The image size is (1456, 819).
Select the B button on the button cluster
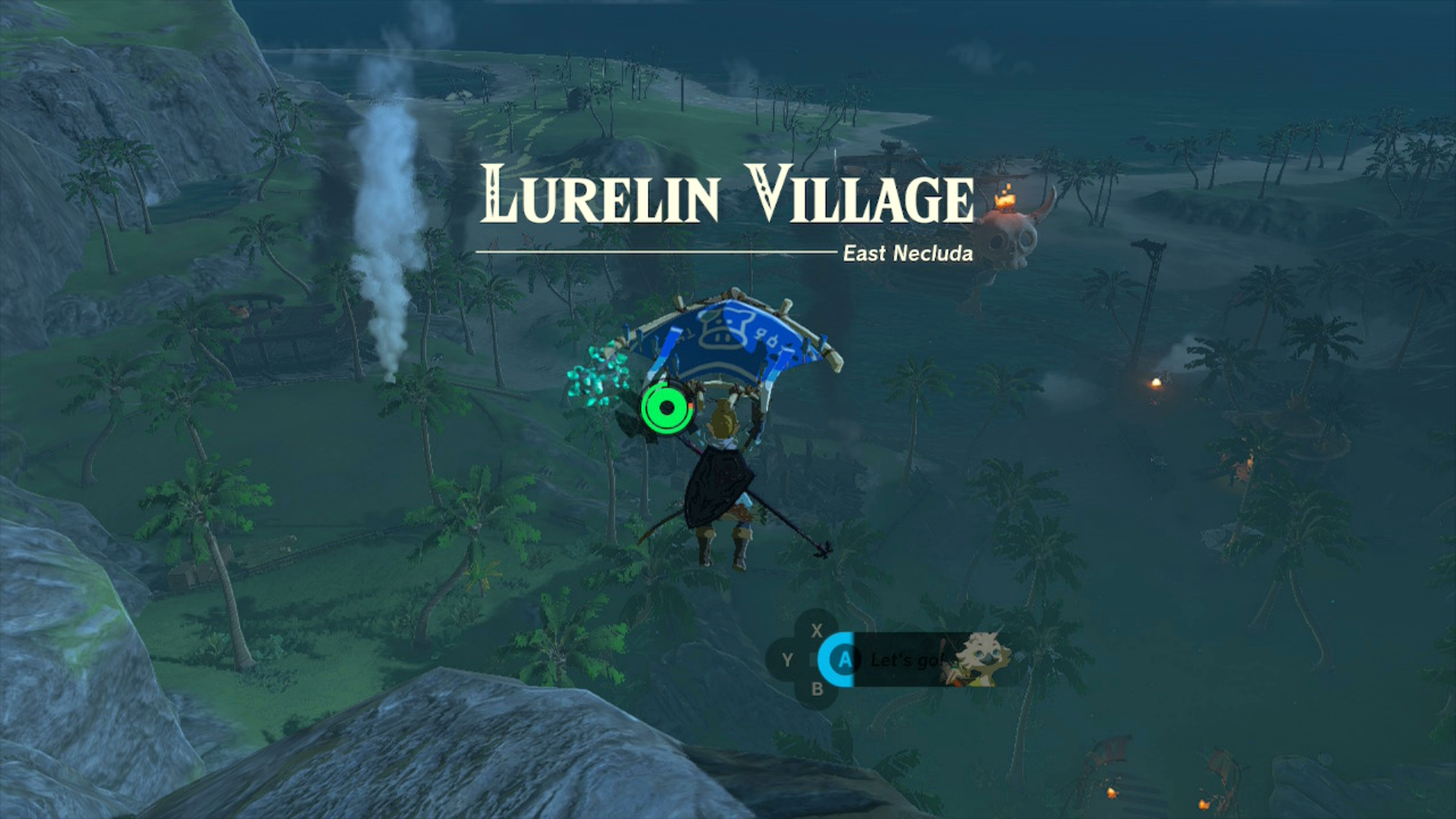coord(818,689)
